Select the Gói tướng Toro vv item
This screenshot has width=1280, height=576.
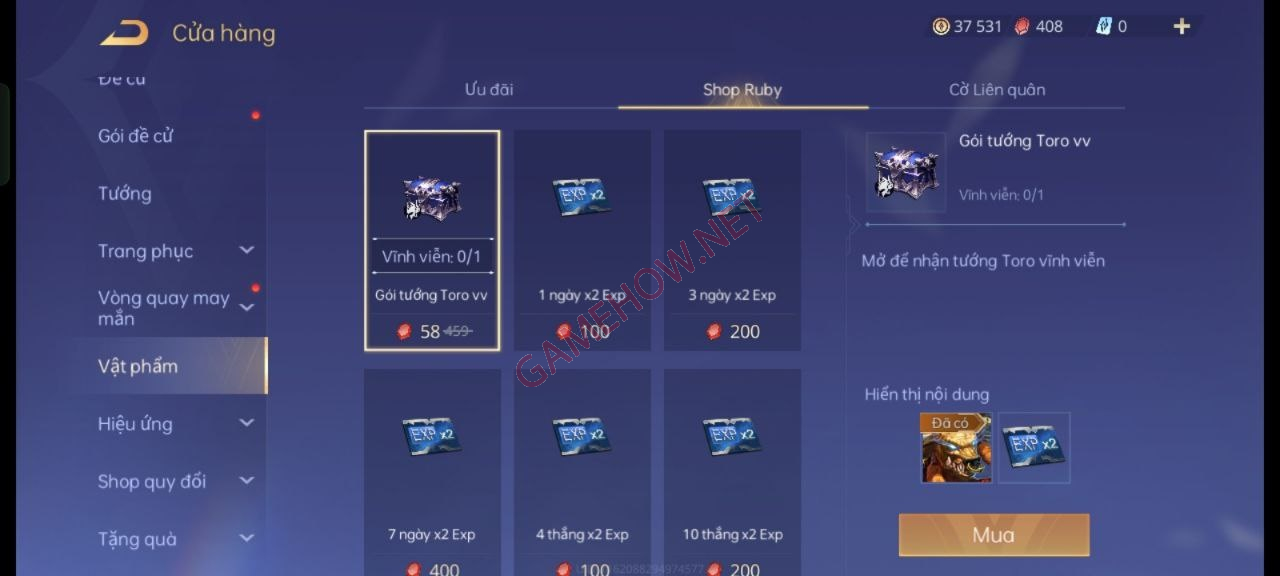coord(432,240)
